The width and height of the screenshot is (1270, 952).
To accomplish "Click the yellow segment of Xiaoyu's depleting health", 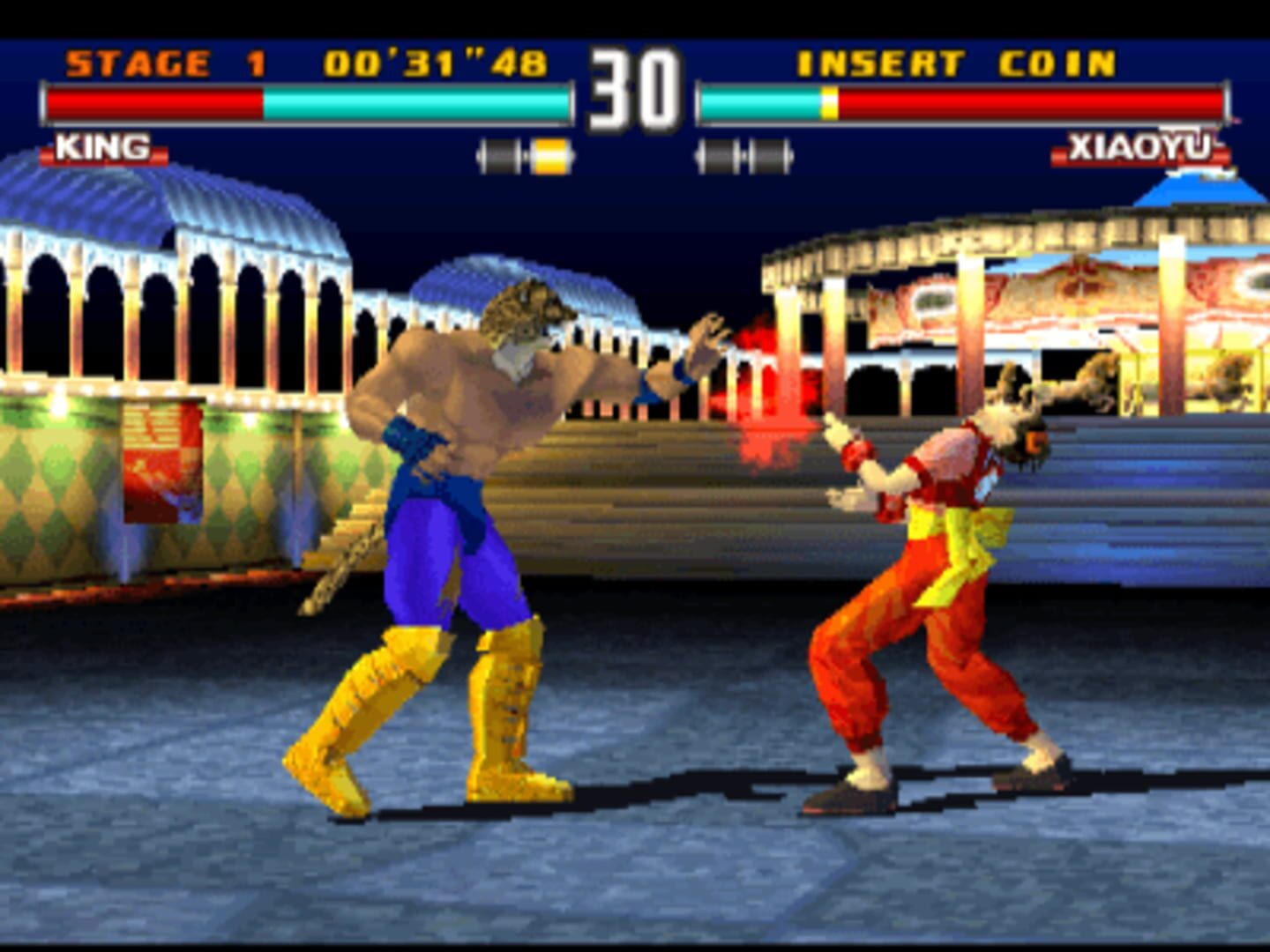I will pyautogui.click(x=827, y=104).
